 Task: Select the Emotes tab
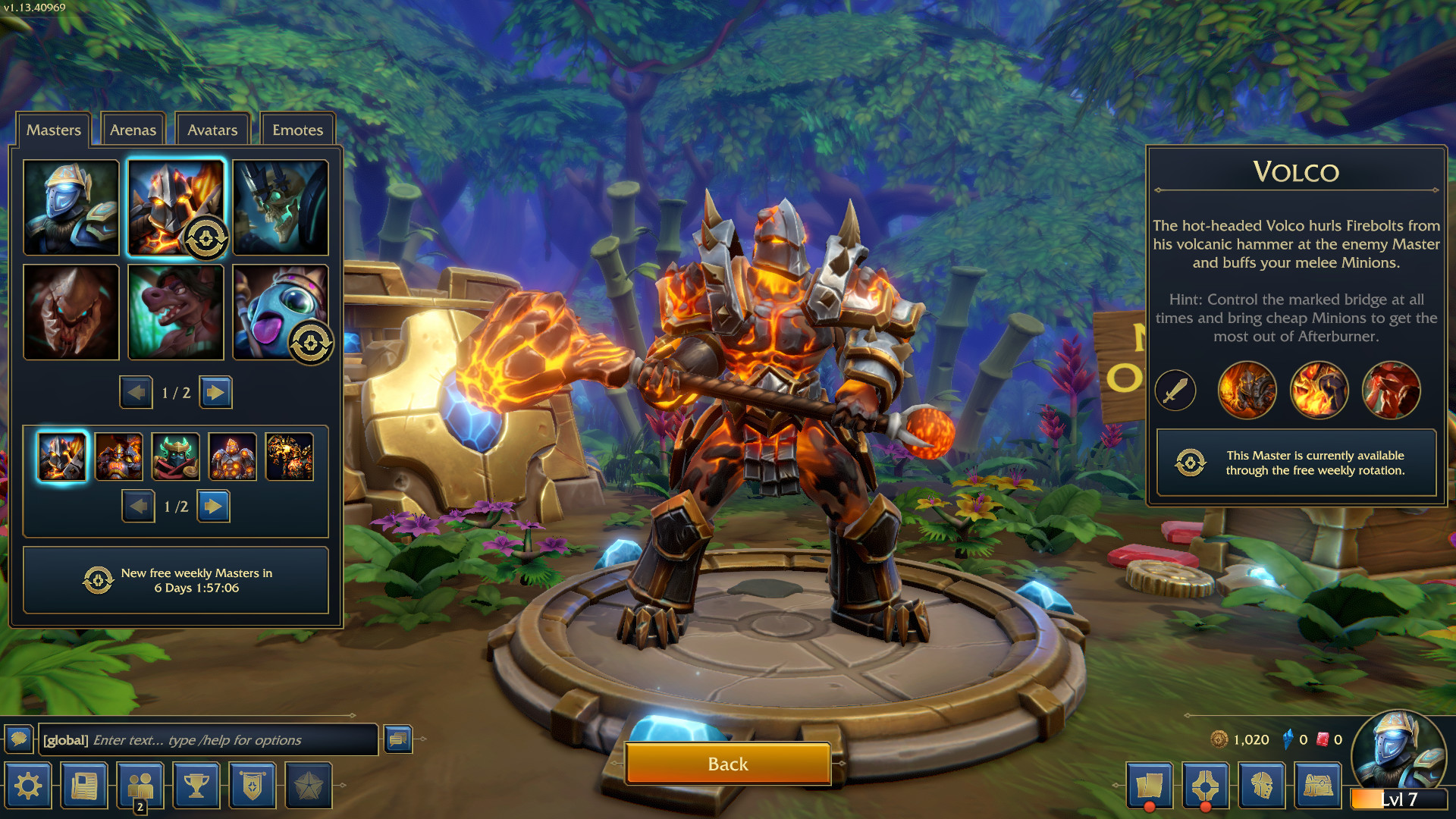[x=297, y=130]
